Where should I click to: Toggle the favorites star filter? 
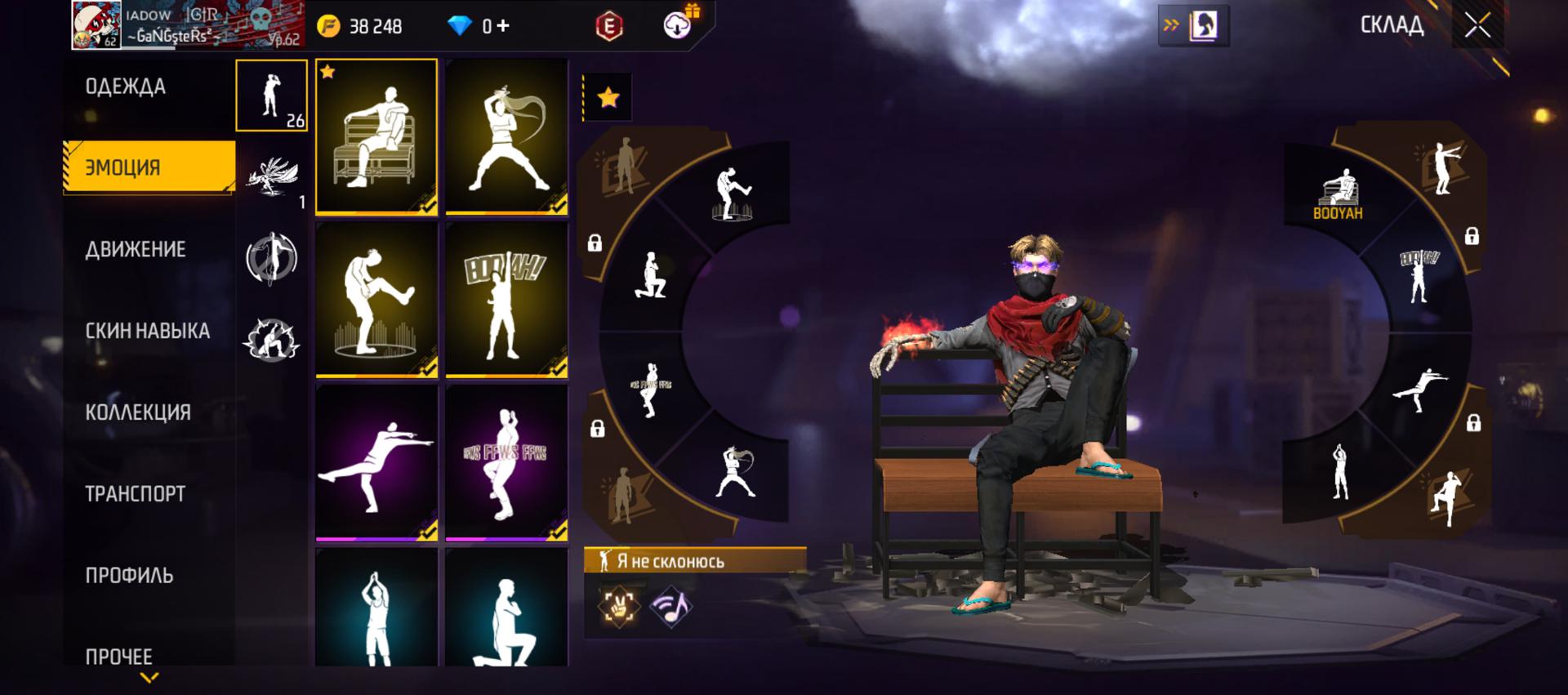pos(608,98)
